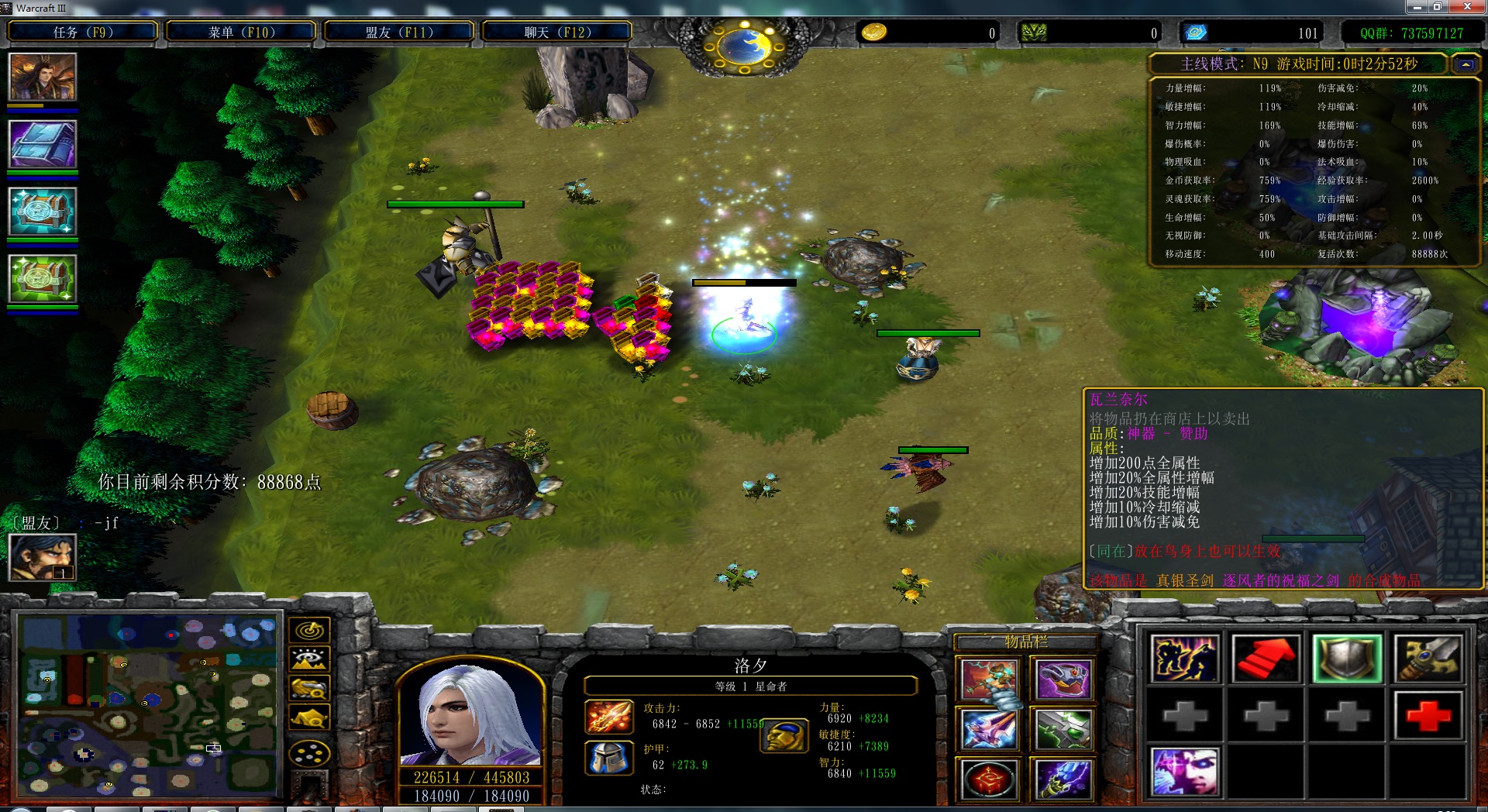1488x812 pixels.
Task: Open the 任务 (F9) quests menu
Action: (x=83, y=32)
